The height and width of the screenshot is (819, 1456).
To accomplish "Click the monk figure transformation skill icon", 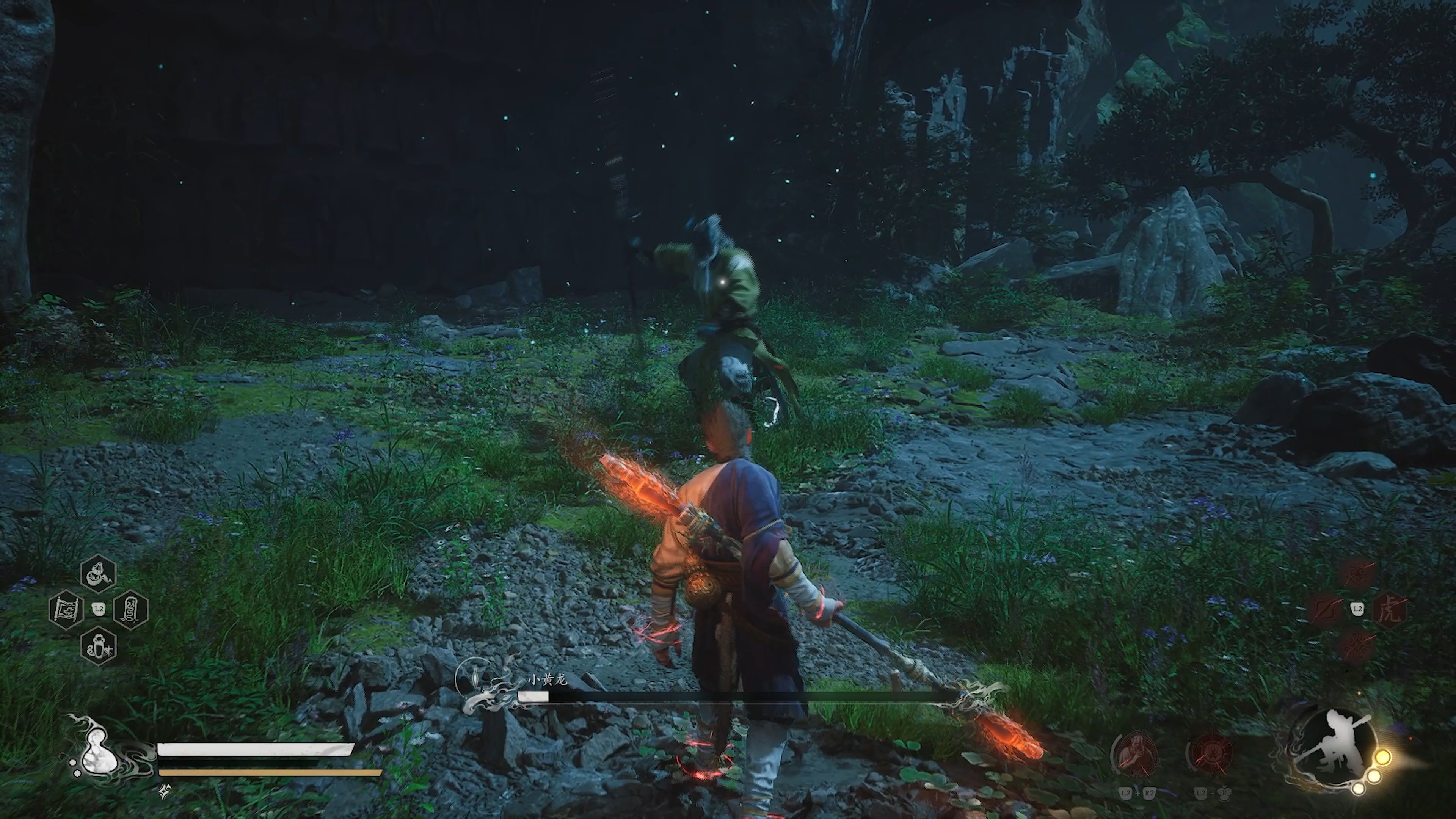I will click(1135, 755).
